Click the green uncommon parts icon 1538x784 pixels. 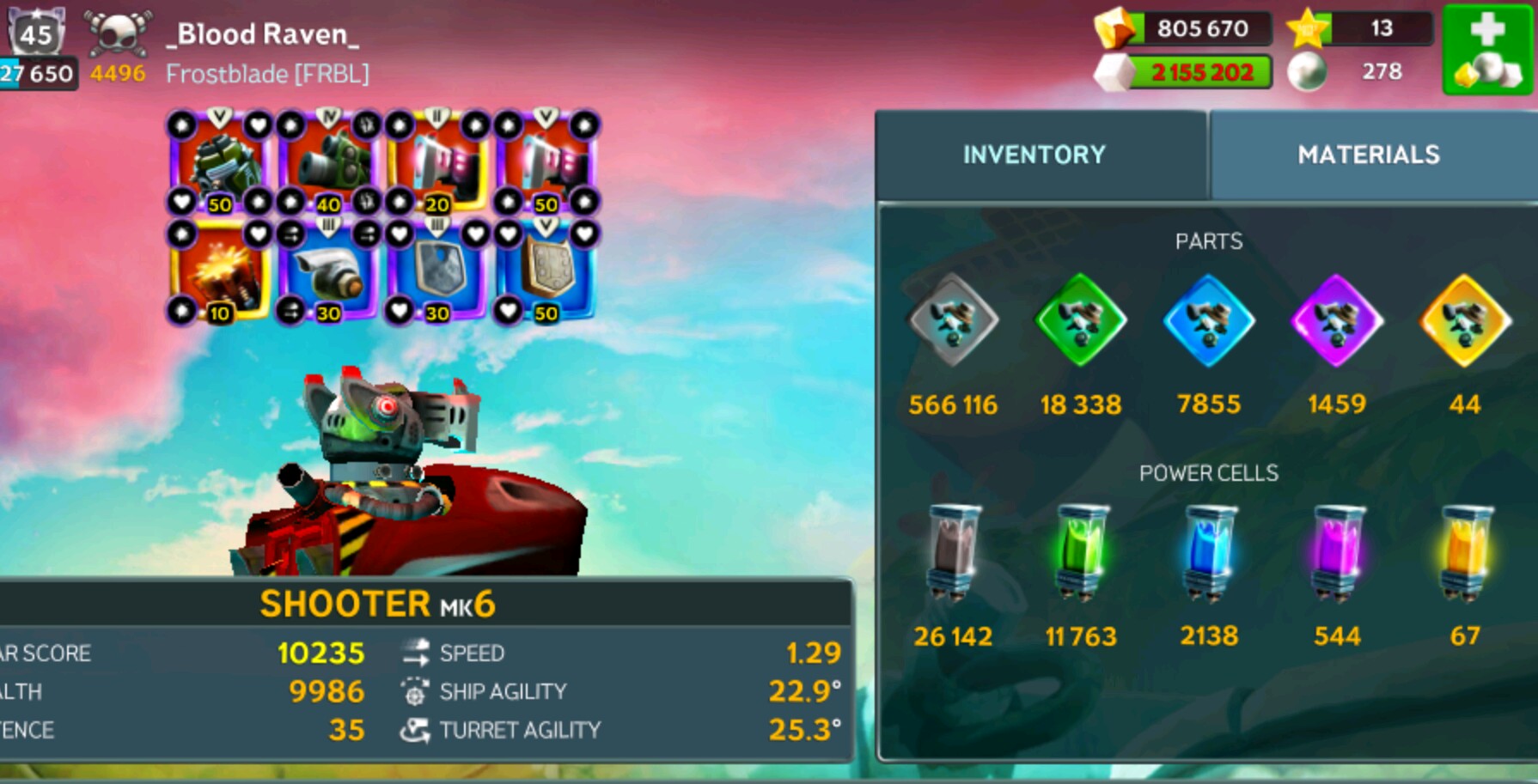click(x=1080, y=321)
